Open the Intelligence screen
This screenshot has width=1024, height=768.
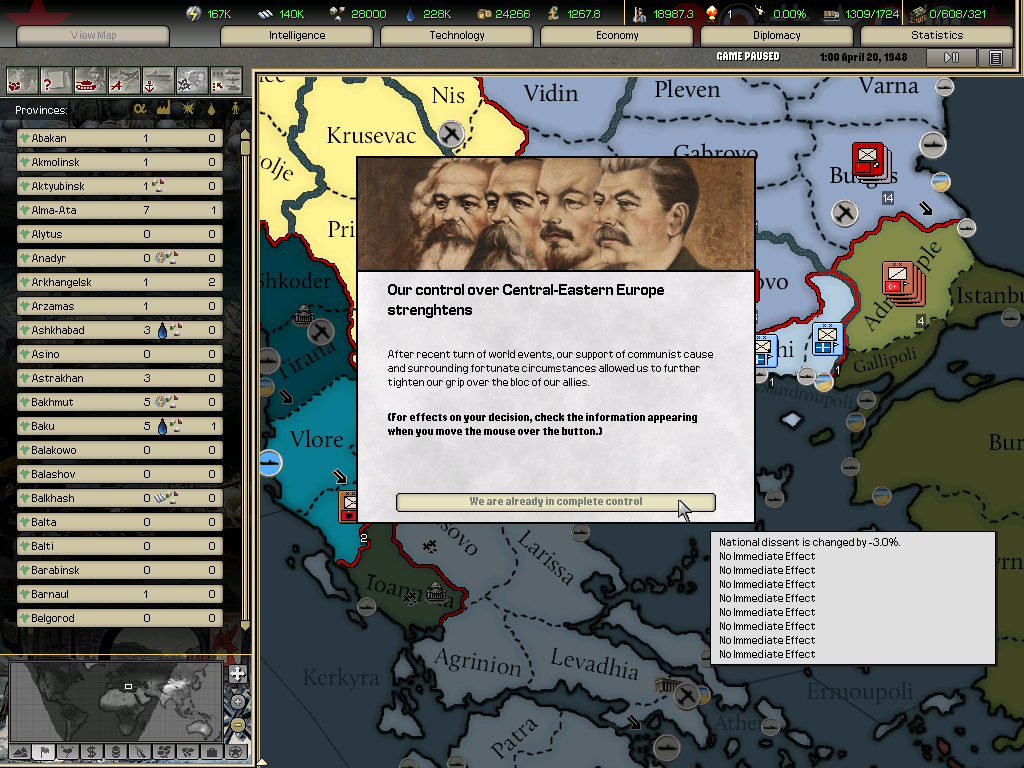[x=297, y=36]
